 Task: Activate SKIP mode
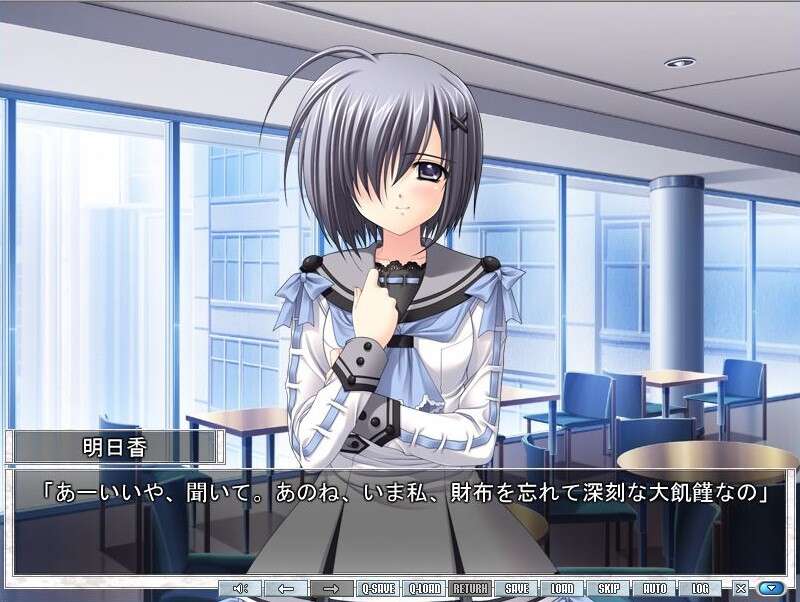[609, 589]
